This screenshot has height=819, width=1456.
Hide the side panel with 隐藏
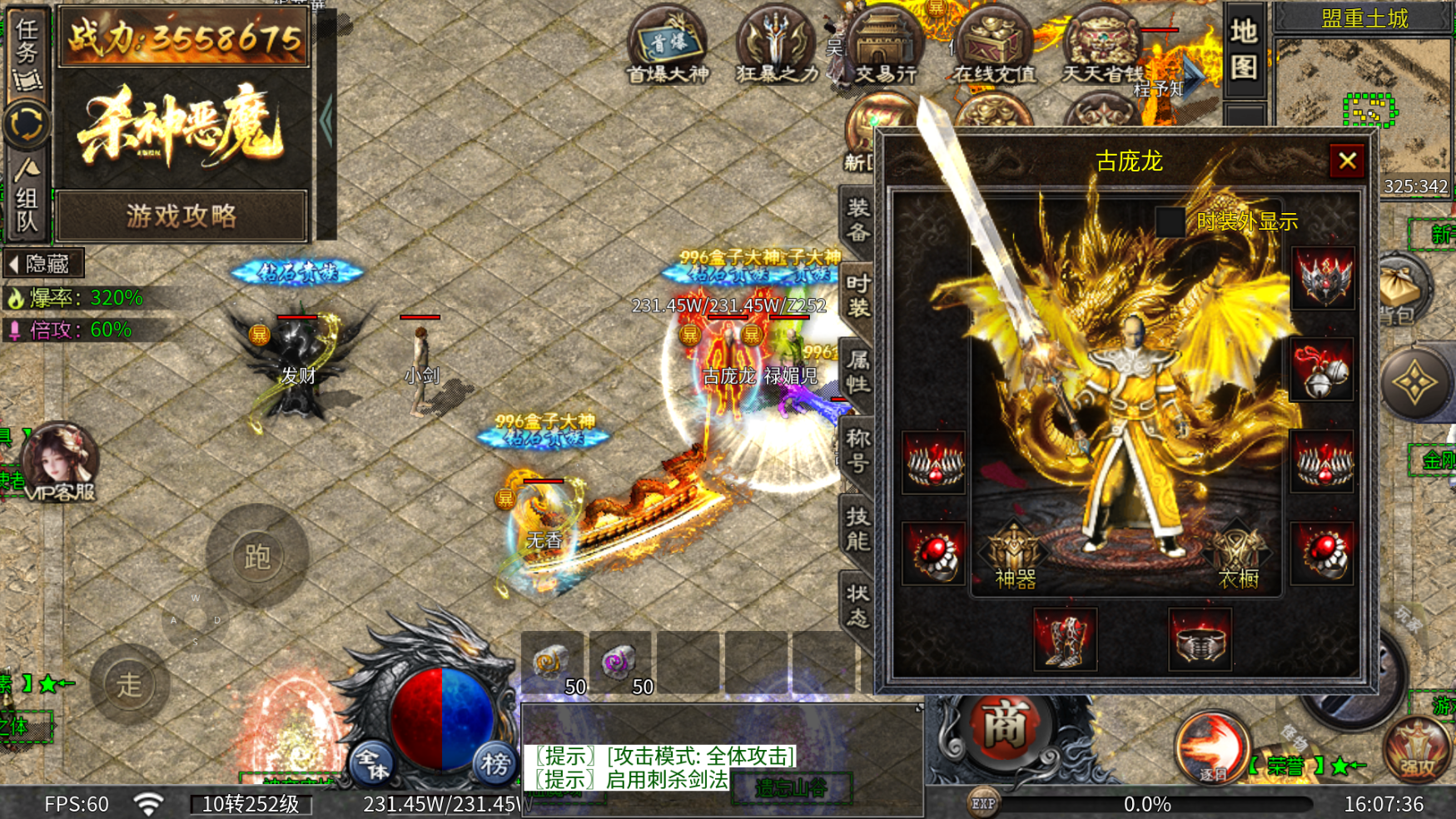[42, 264]
